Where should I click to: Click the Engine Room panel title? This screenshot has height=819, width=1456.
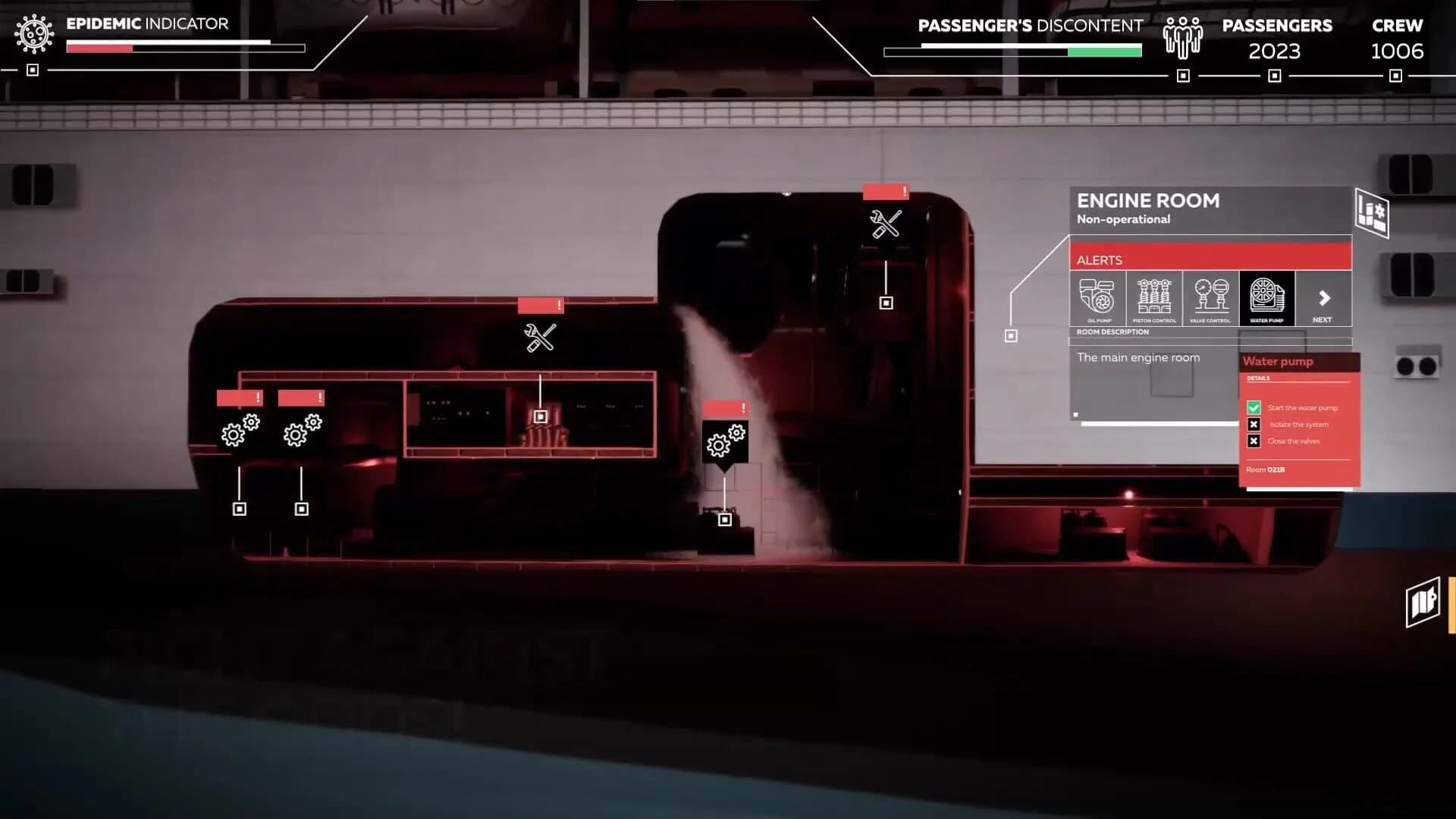click(1149, 201)
